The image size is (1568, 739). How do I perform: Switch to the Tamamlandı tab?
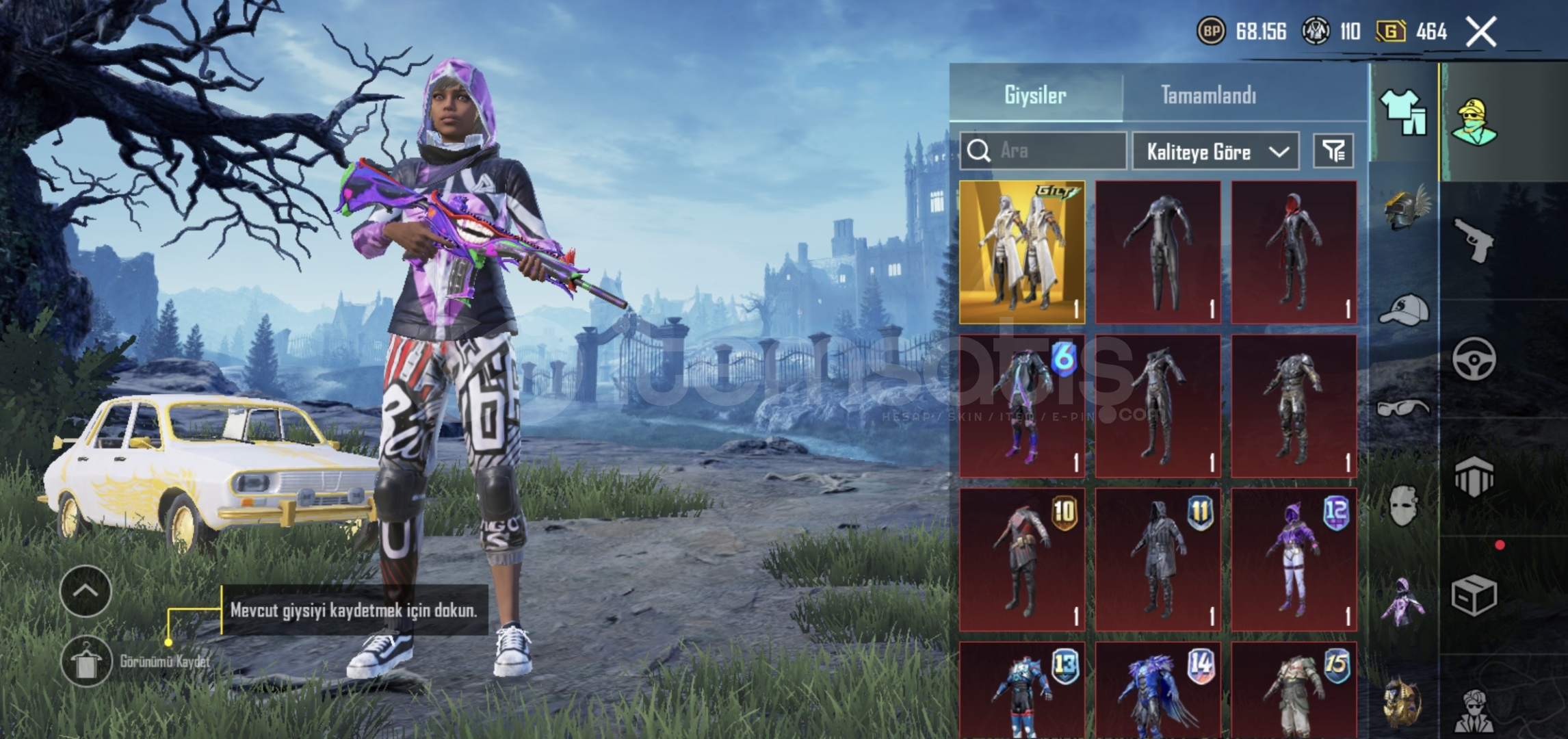pos(1208,95)
